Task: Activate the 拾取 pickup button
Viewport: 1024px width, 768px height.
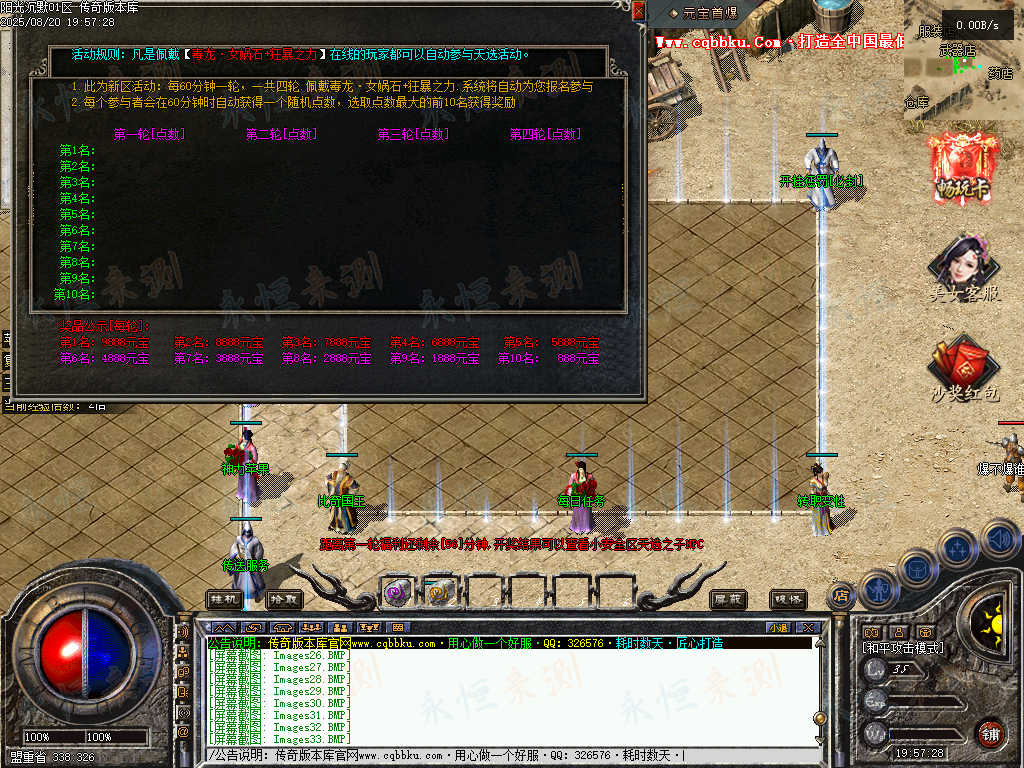Action: [x=284, y=599]
